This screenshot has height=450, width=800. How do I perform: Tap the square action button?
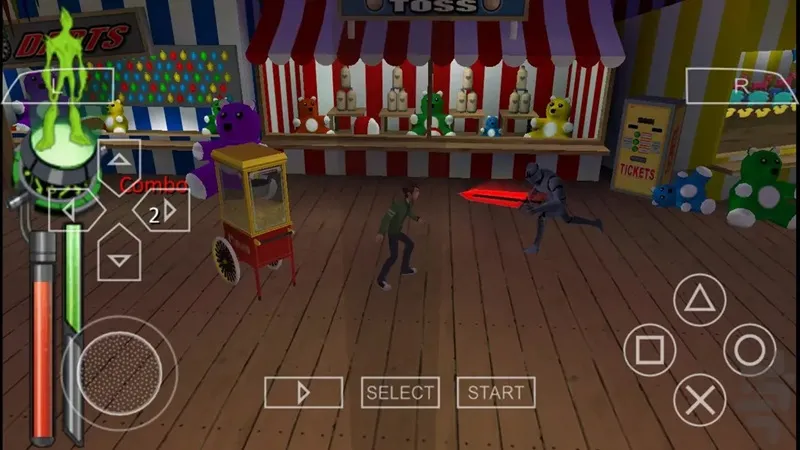click(650, 350)
